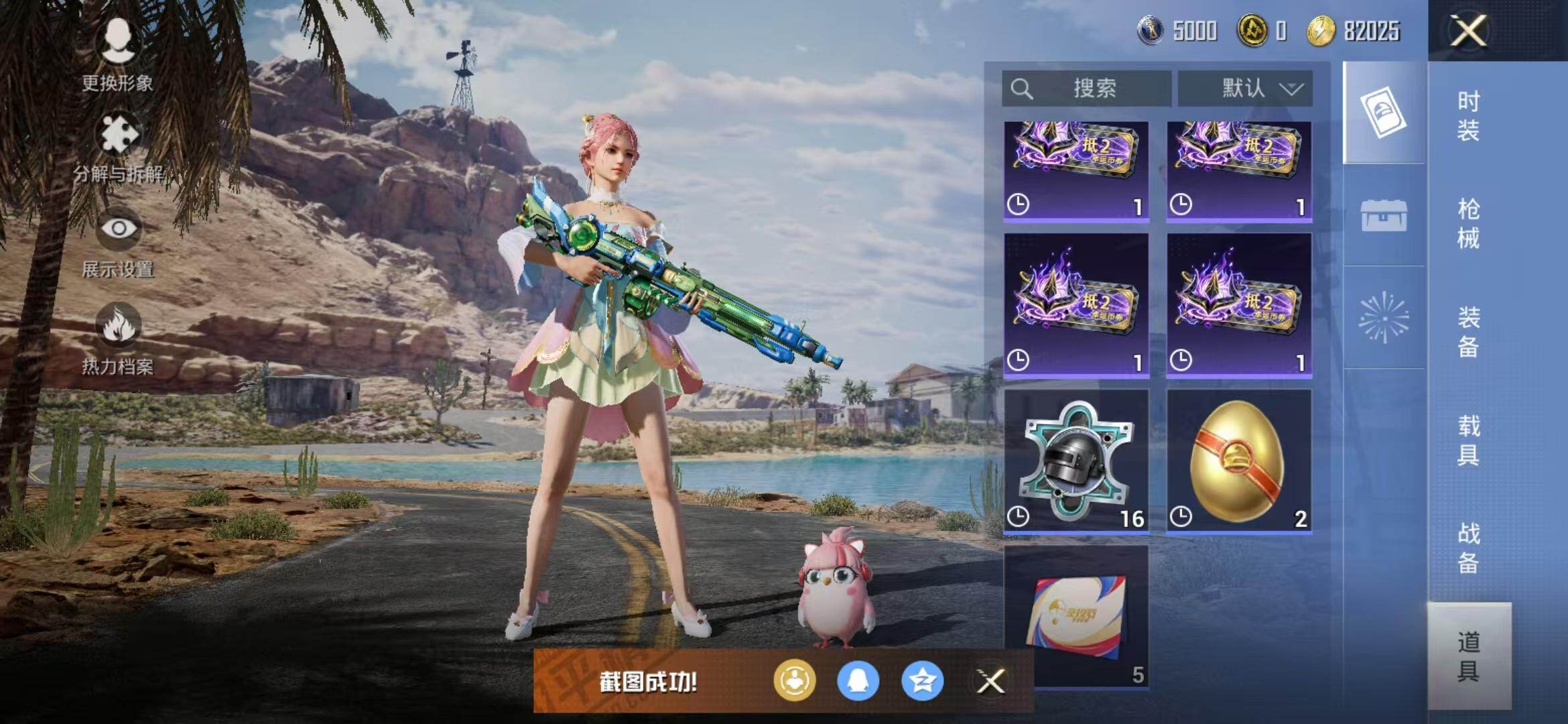Switch to the 装备 equipment tab
This screenshot has height=724, width=1568.
[x=1468, y=332]
